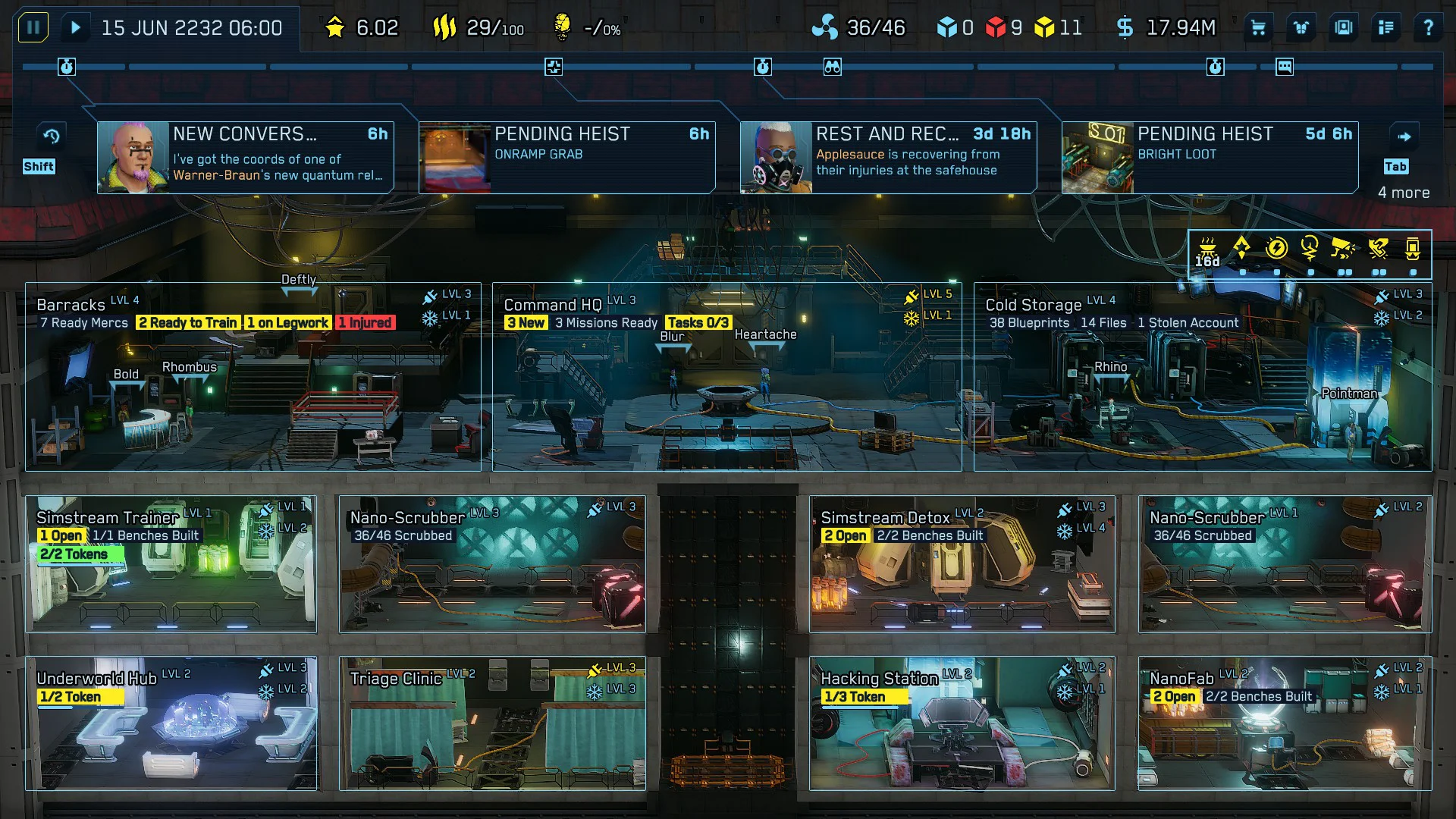Select the REST AND RECOVERY event card
This screenshot has height=819, width=1456.
(887, 155)
